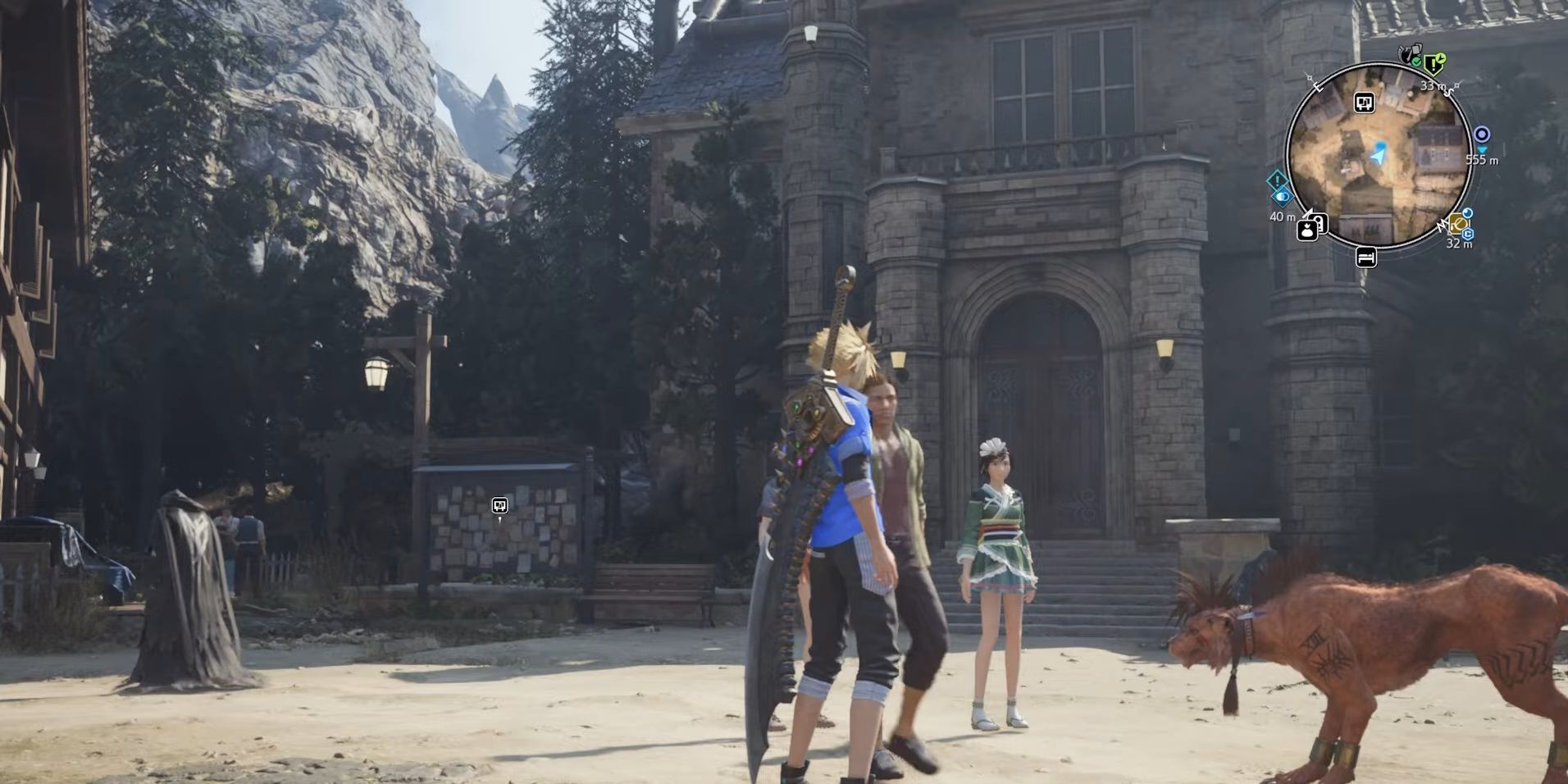Click the 555 m distance label
This screenshot has height=784, width=1568.
coord(1482,160)
